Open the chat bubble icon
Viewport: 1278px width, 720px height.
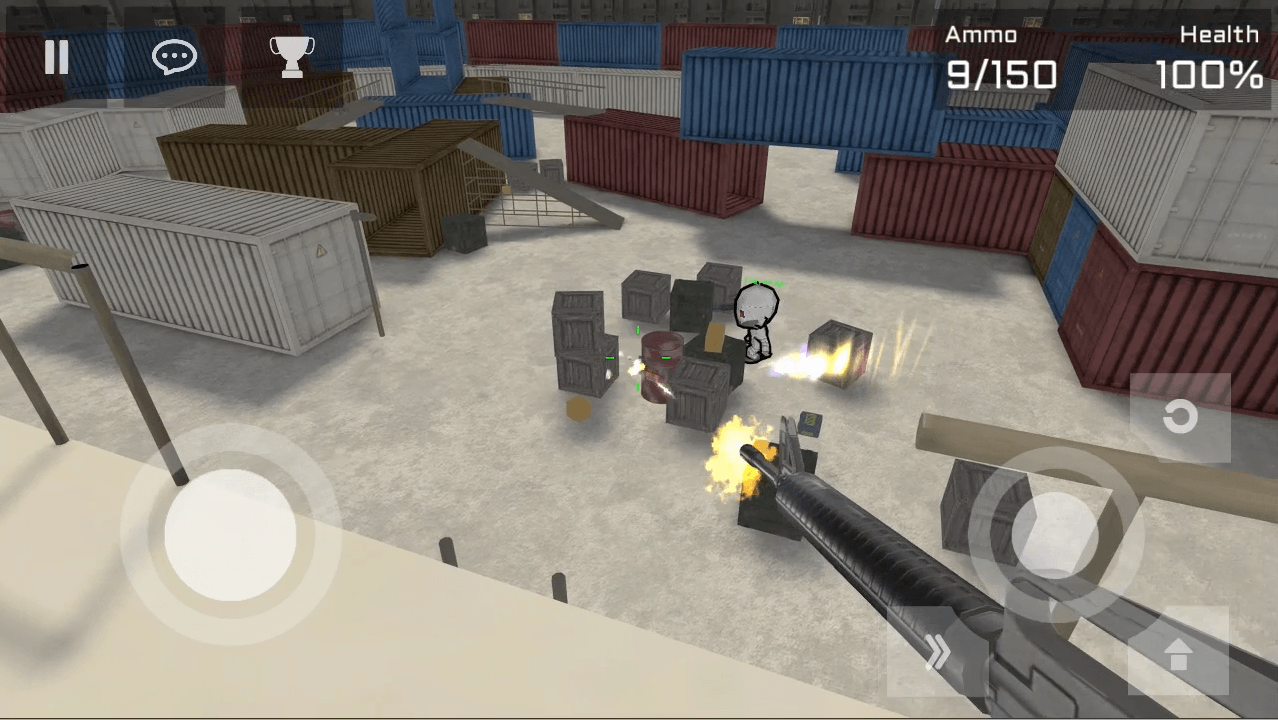pyautogui.click(x=174, y=58)
